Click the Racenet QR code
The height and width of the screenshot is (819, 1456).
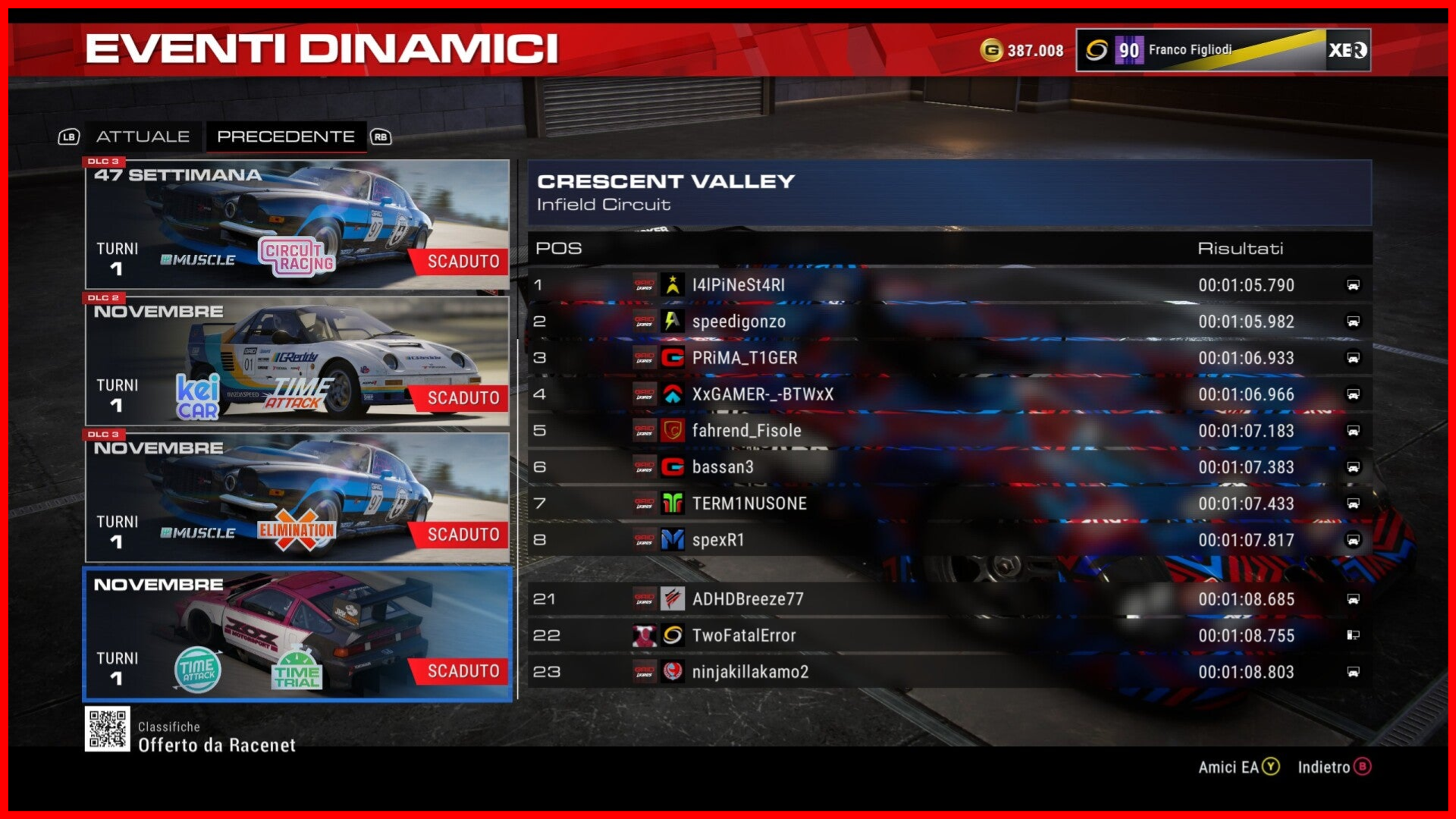(x=107, y=729)
